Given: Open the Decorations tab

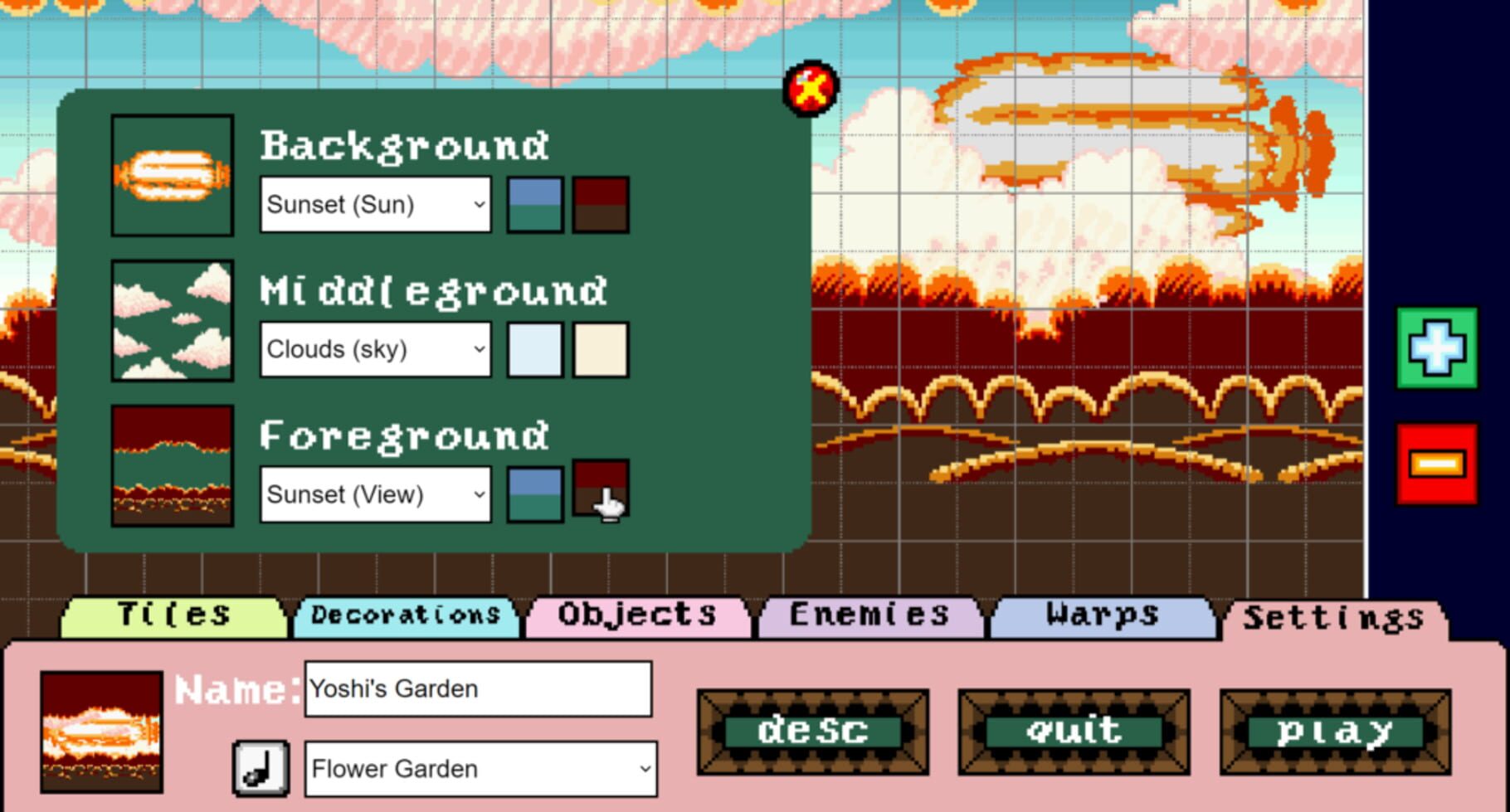Looking at the screenshot, I should point(404,615).
